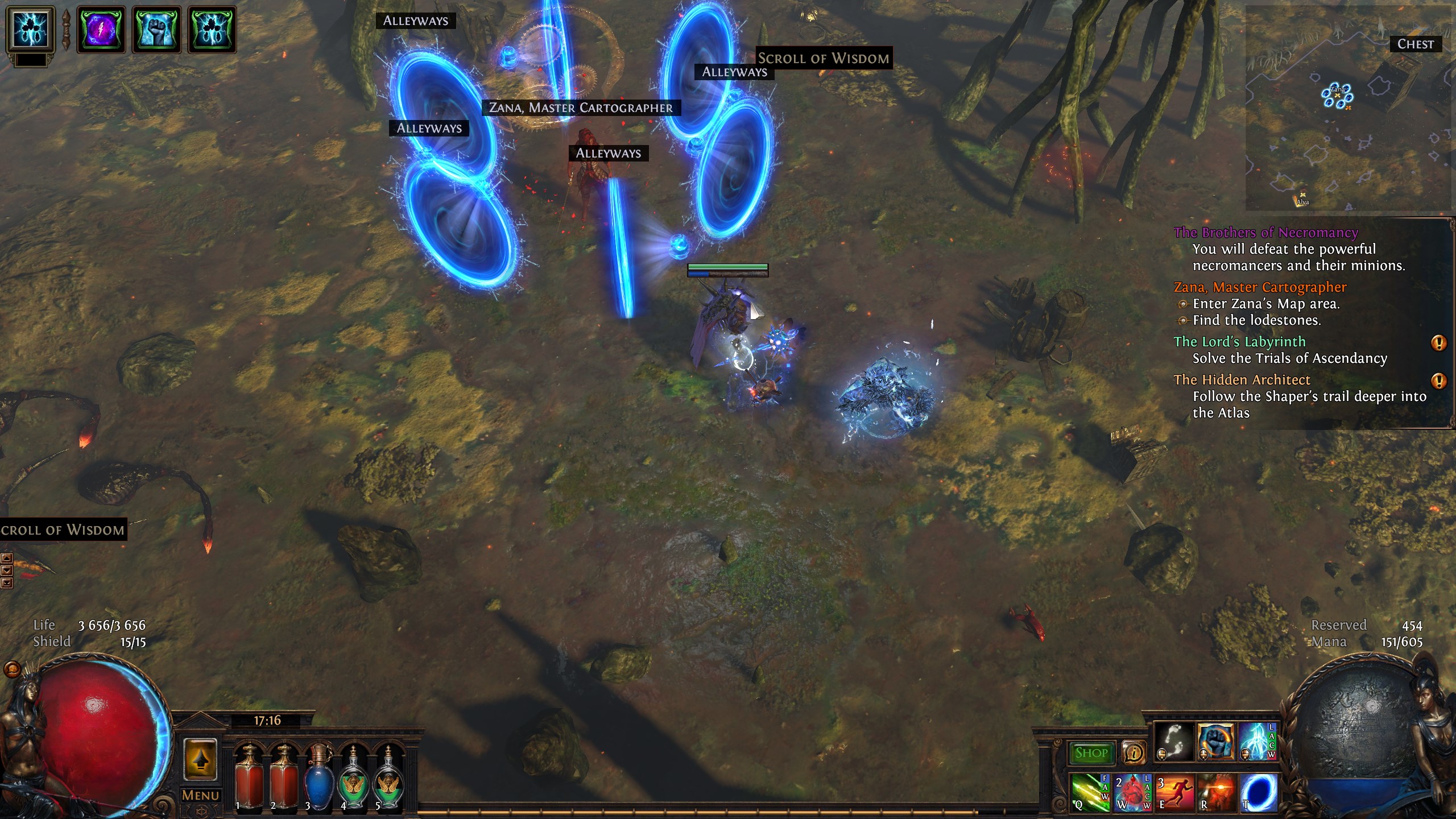Image resolution: width=1456 pixels, height=819 pixels.
Task: Click the yellow level-up arrow button
Action: (200, 759)
